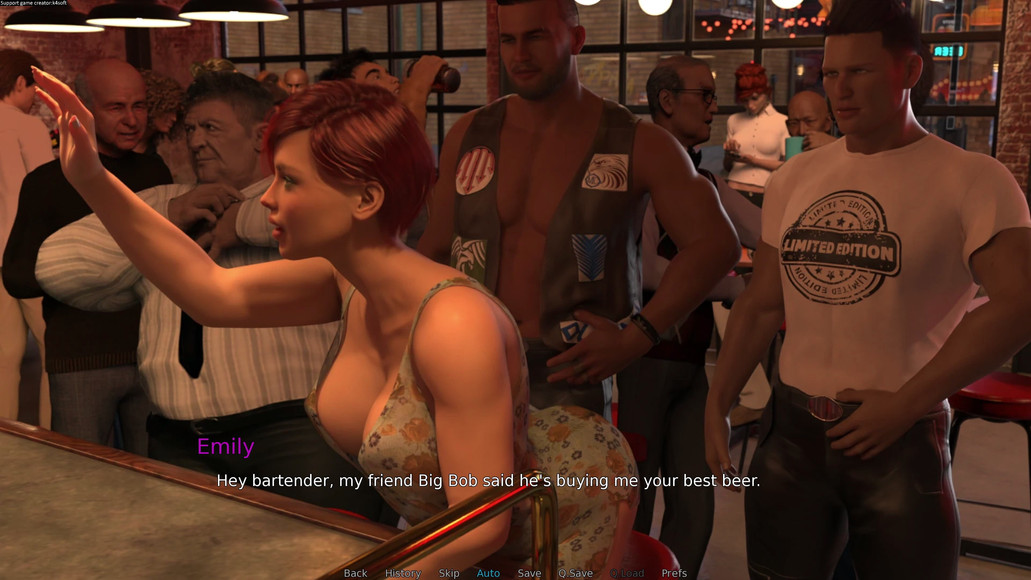The width and height of the screenshot is (1031, 580).
Task: Quick save with Q.Save
Action: coord(575,573)
